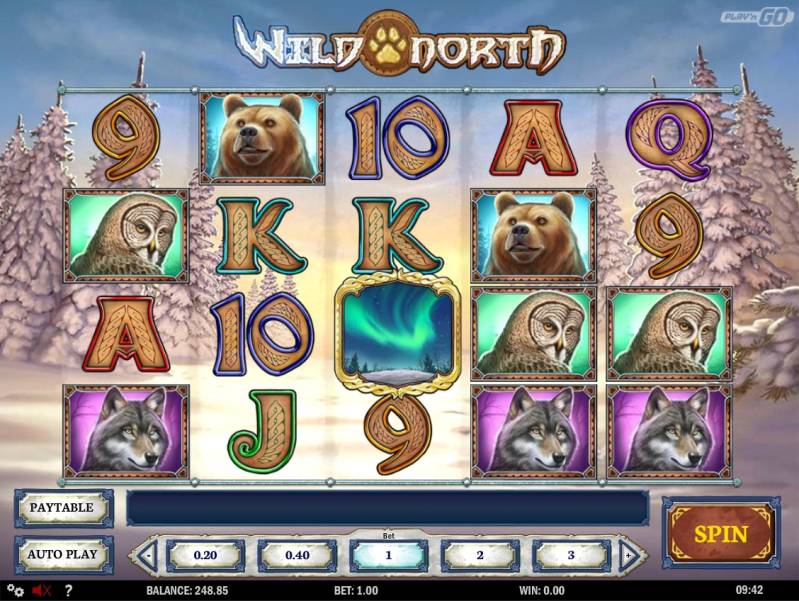Screen dimensions: 799x601
Task: Choose the 0.40 bet option
Action: coord(297,555)
